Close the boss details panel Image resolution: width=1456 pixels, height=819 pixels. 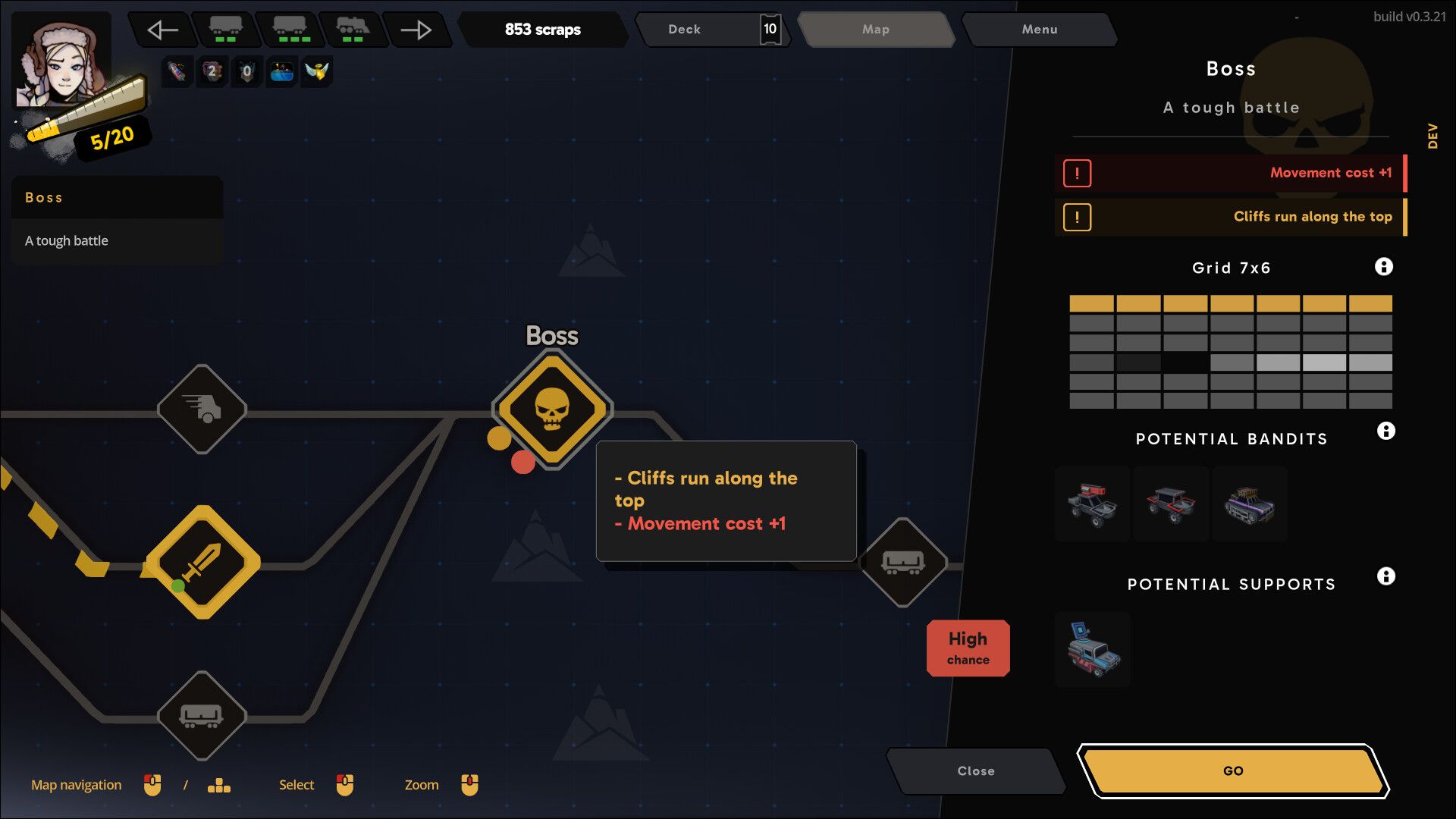[975, 770]
